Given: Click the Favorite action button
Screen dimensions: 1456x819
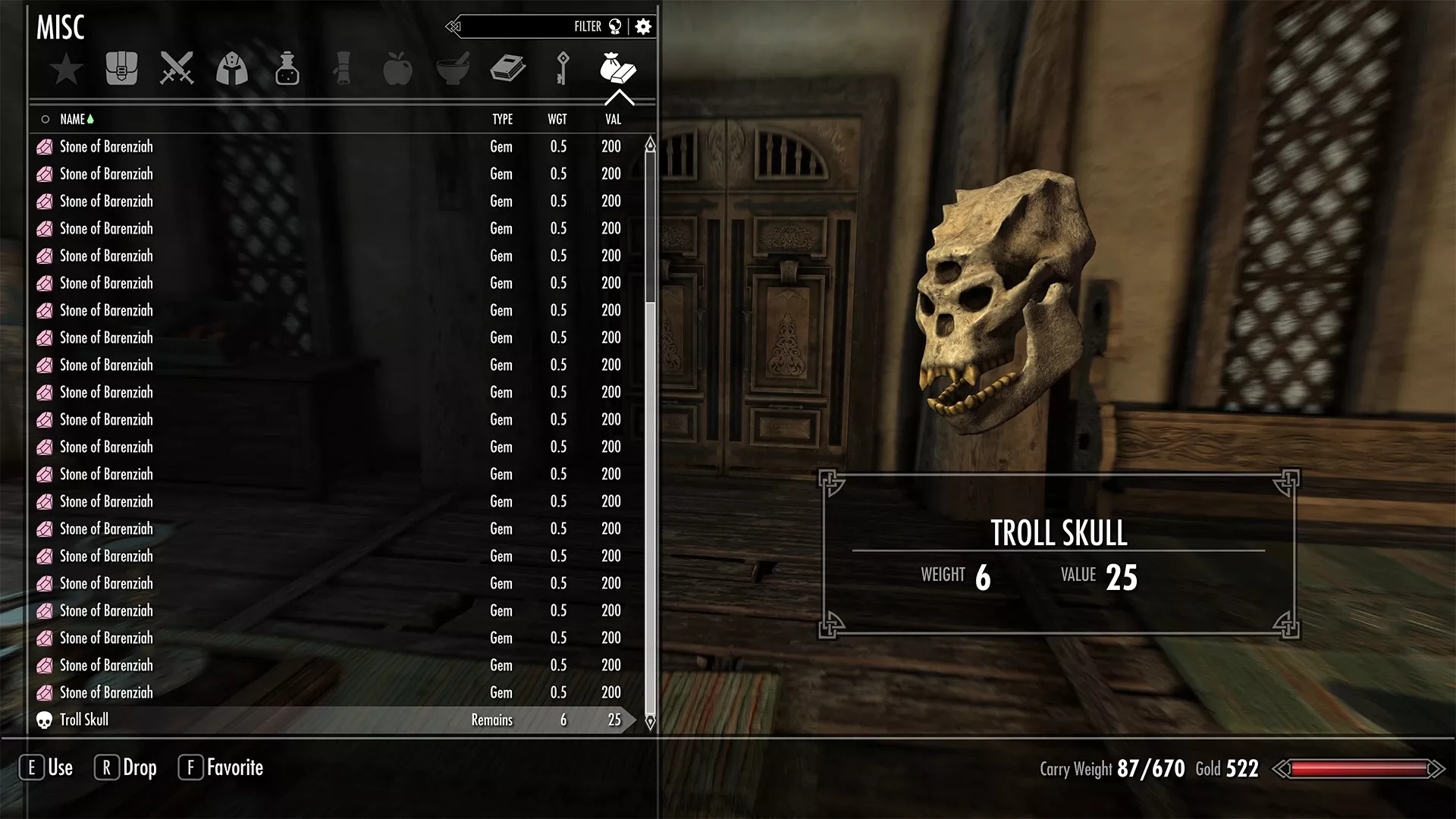Looking at the screenshot, I should (220, 767).
